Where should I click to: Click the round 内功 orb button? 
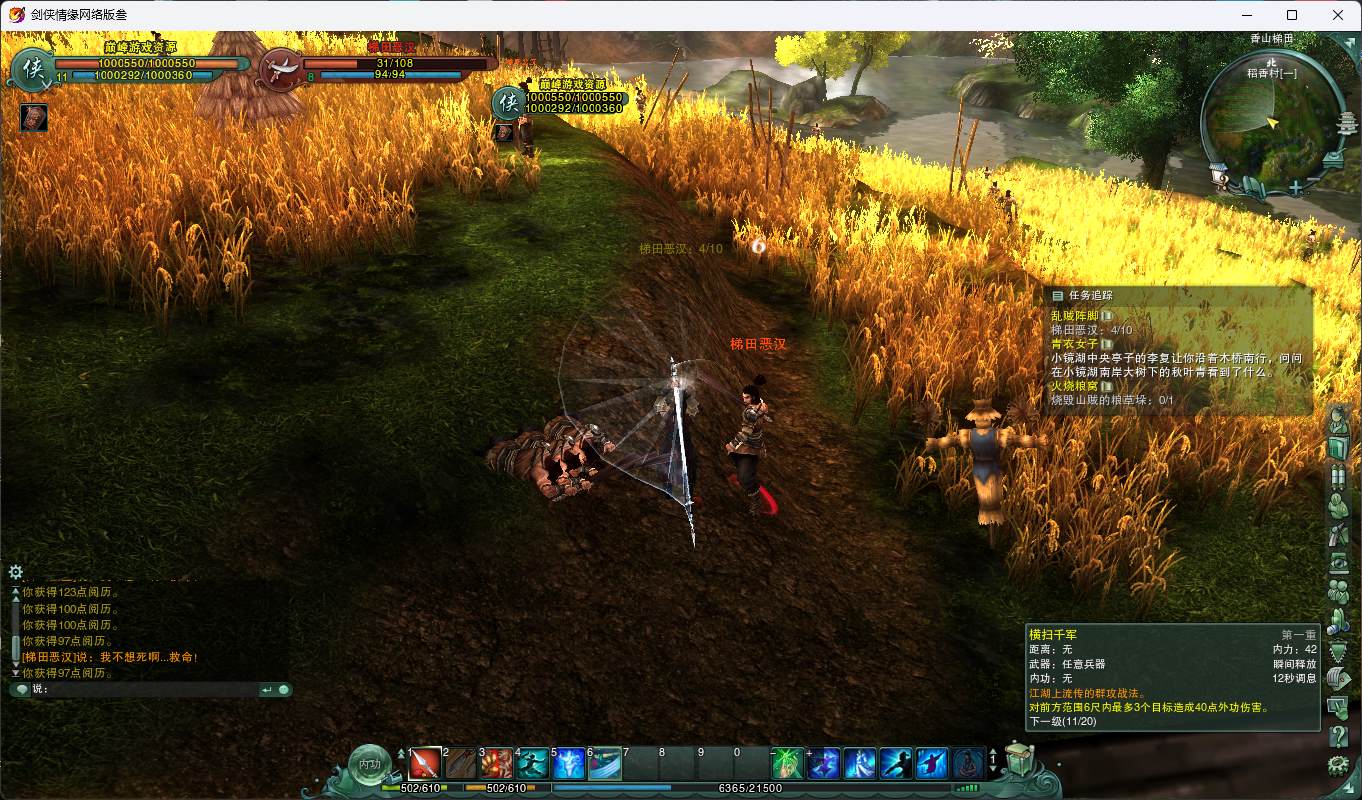[x=370, y=764]
